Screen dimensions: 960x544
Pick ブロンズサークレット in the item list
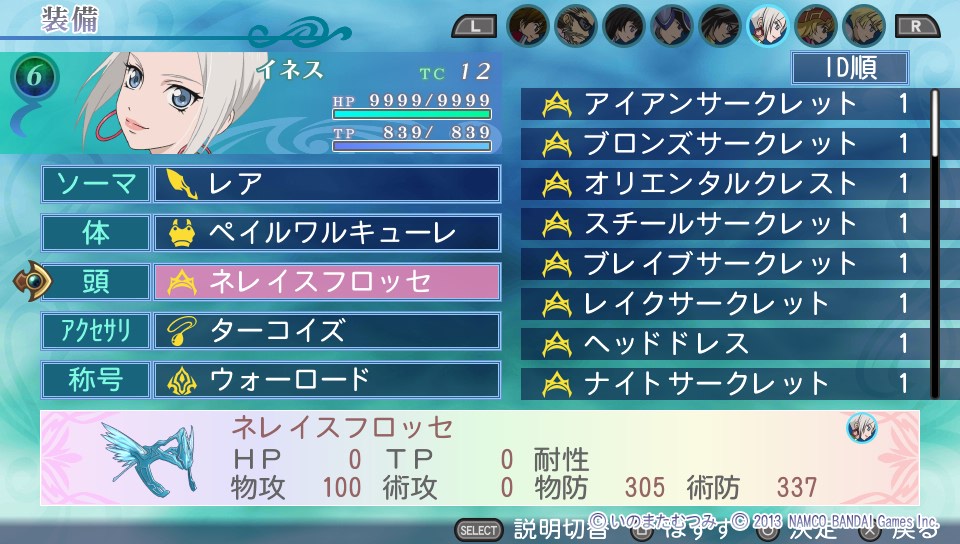point(726,144)
